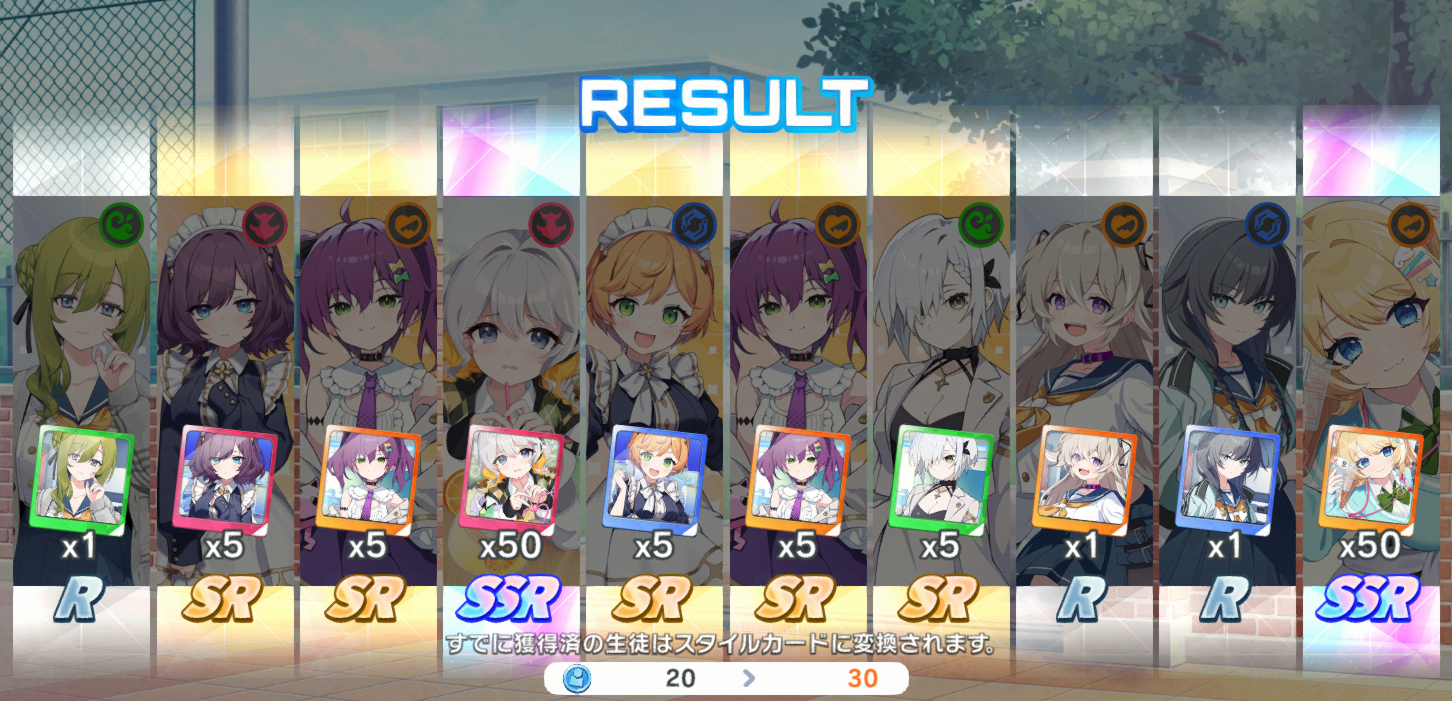
Task: Choose the blonde SSR girl's x50 thumbnail
Action: pos(1371,477)
